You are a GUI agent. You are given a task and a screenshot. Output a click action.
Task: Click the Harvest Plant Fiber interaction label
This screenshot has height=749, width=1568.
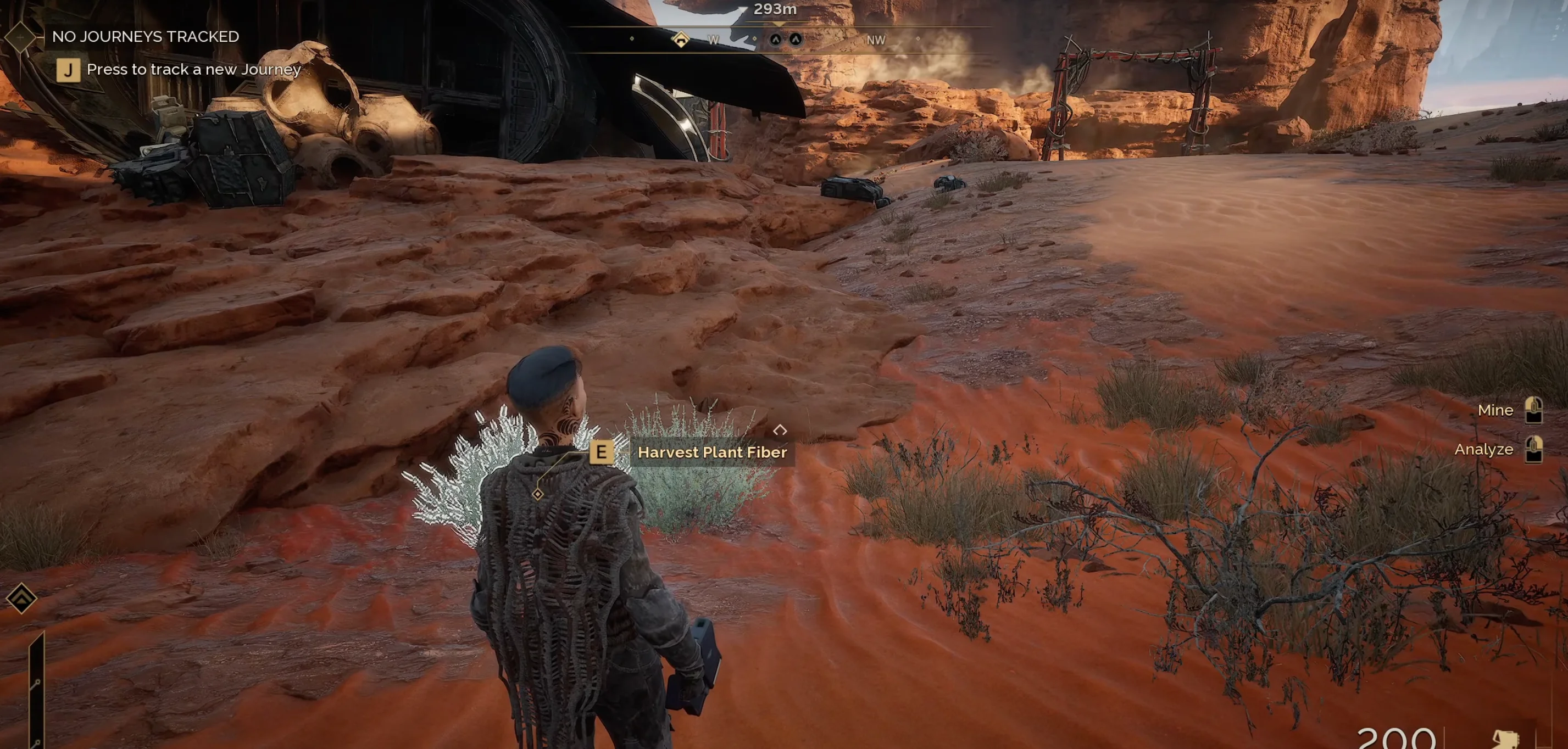[711, 452]
